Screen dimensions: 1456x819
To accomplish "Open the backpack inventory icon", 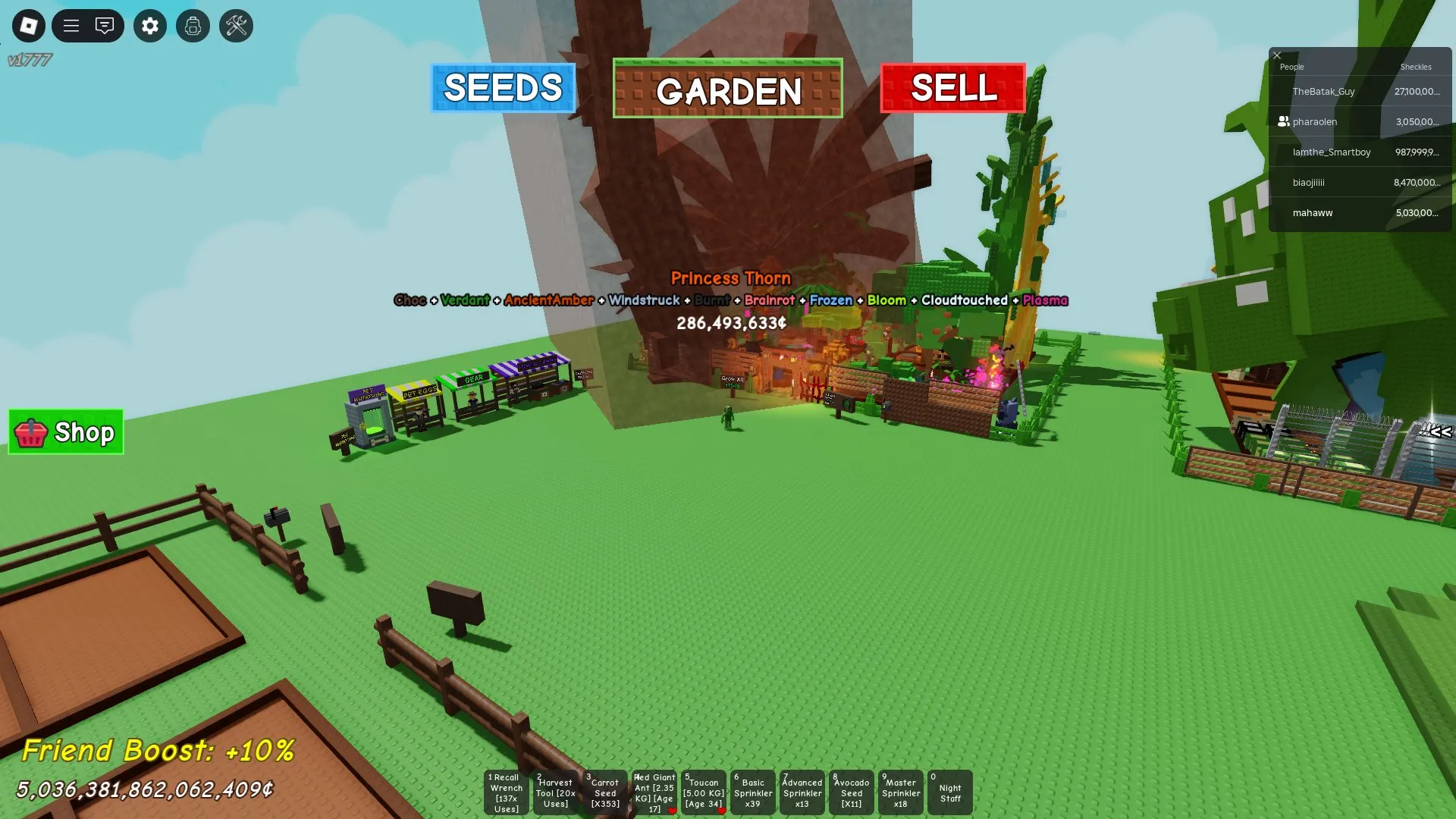I will click(x=193, y=26).
